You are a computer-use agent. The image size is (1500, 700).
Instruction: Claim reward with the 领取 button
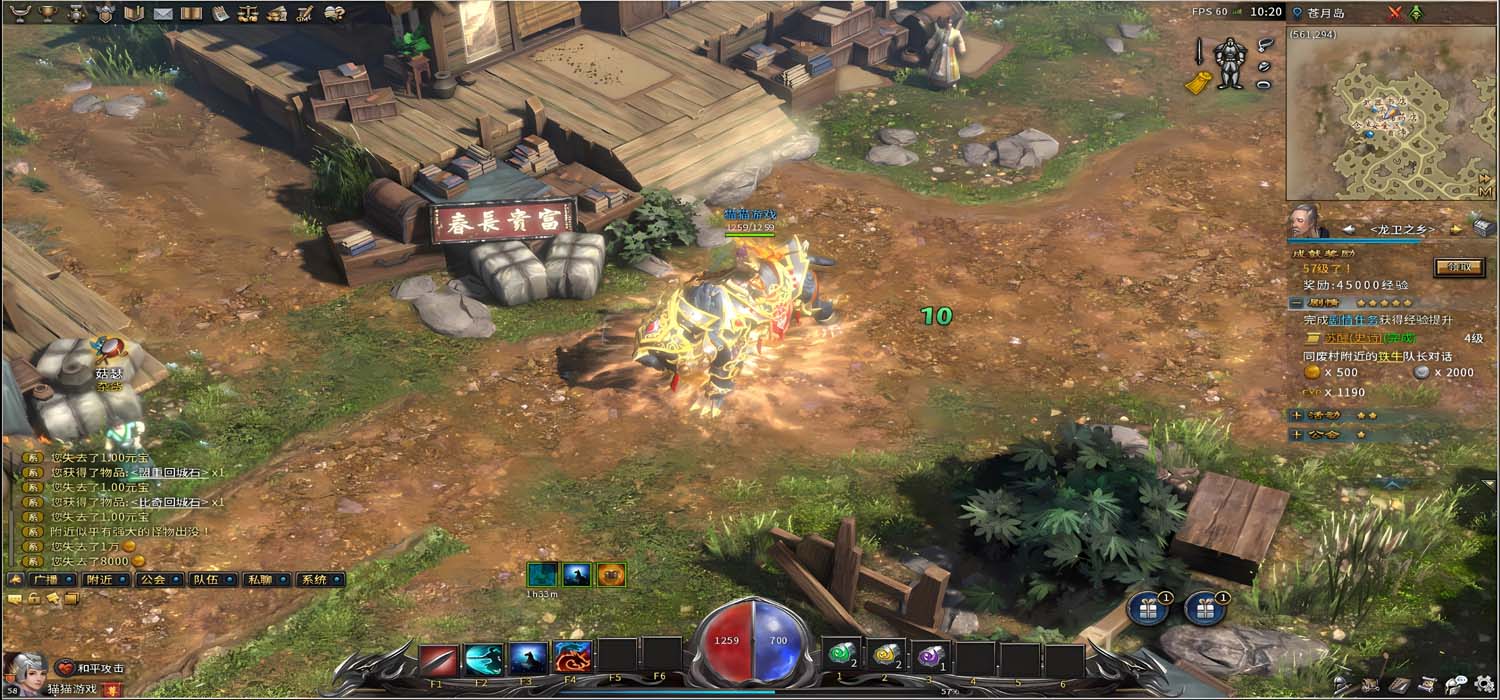coord(1457,267)
